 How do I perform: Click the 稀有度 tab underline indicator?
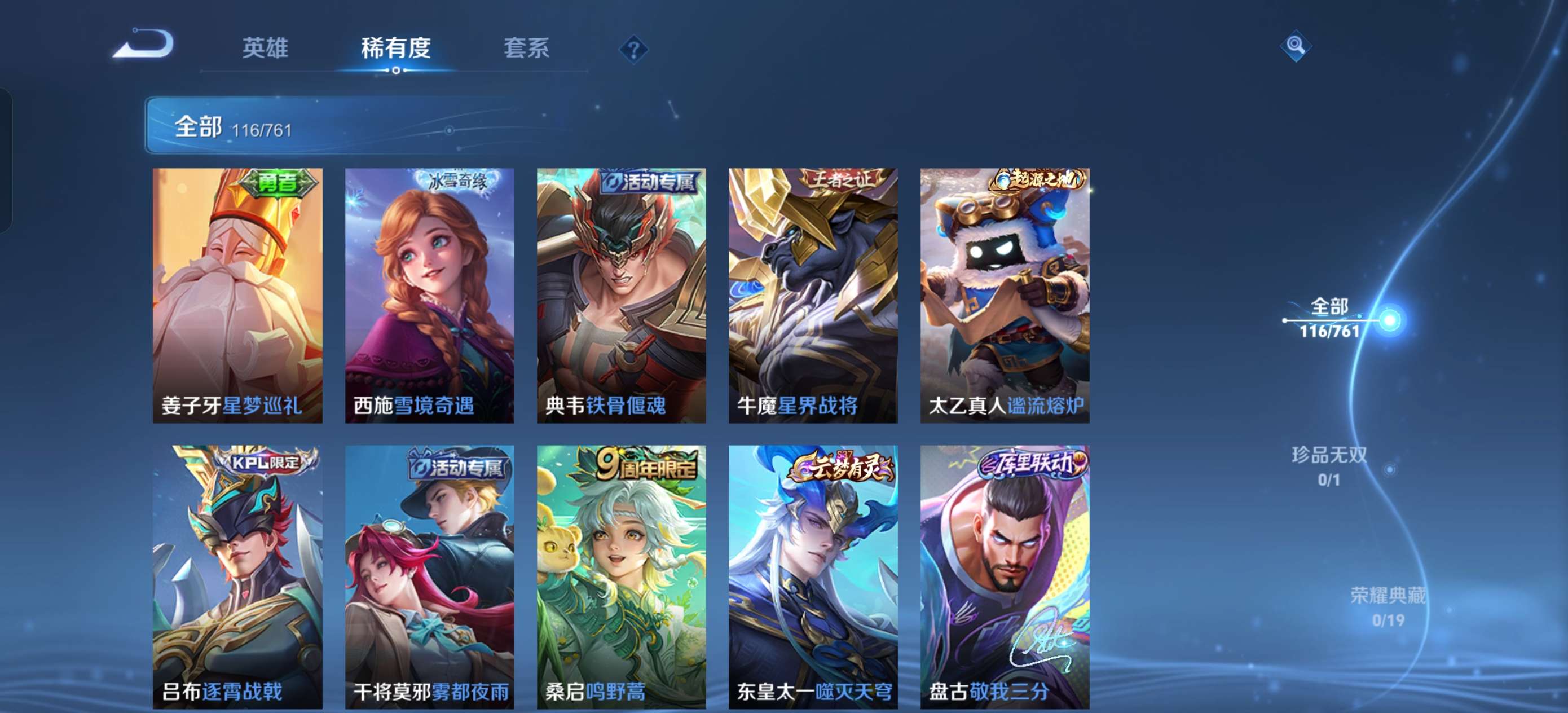click(395, 72)
